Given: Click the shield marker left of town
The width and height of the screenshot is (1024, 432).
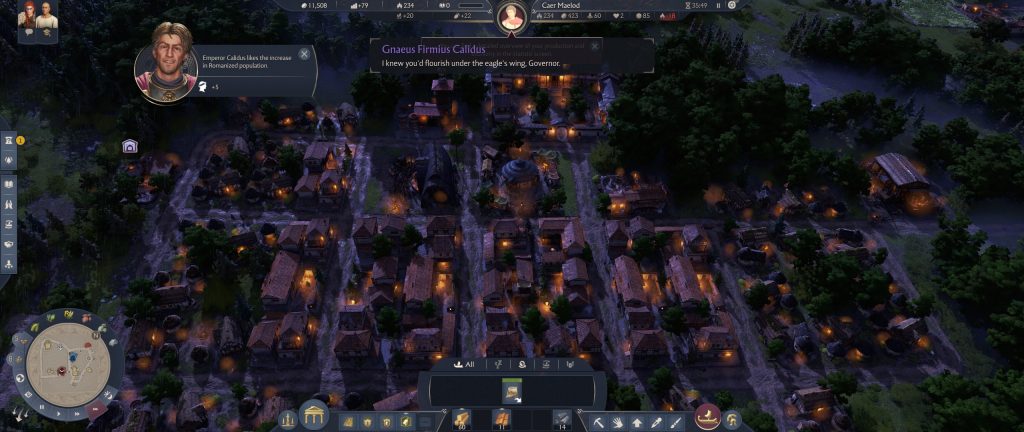Looking at the screenshot, I should pyautogui.click(x=130, y=147).
